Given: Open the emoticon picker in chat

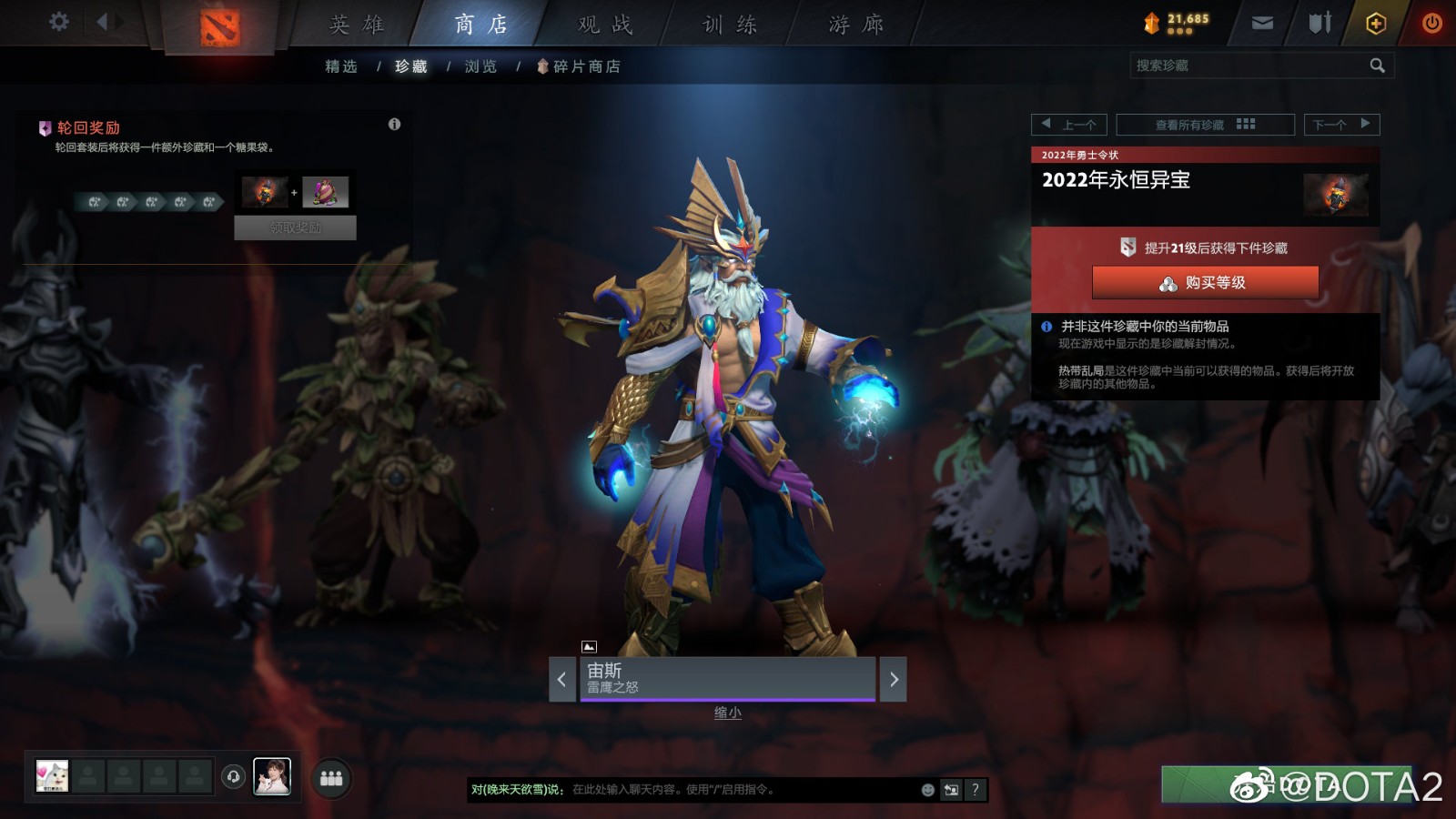Looking at the screenshot, I should tap(926, 790).
